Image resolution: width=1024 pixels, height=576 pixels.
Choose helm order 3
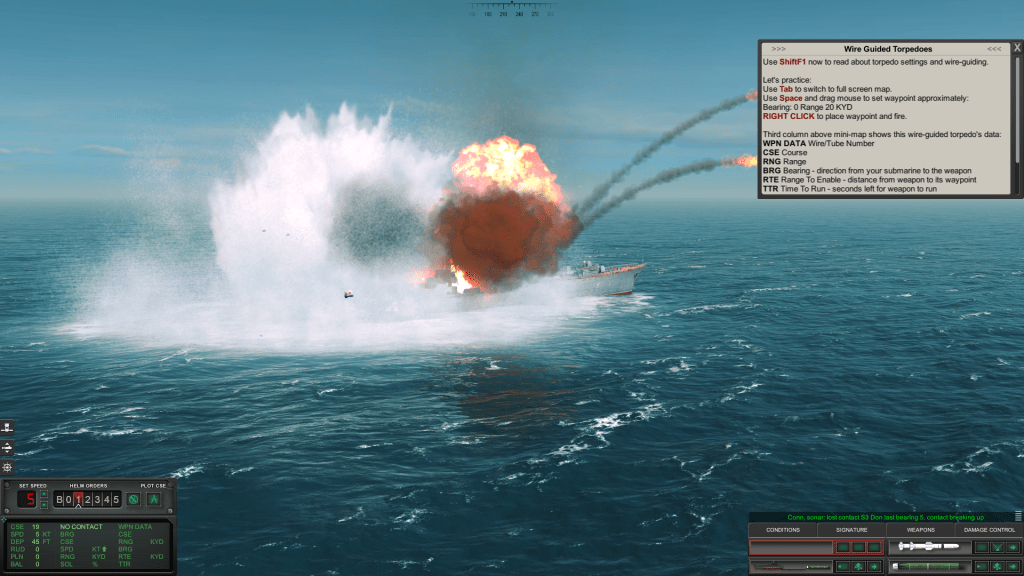pos(97,499)
